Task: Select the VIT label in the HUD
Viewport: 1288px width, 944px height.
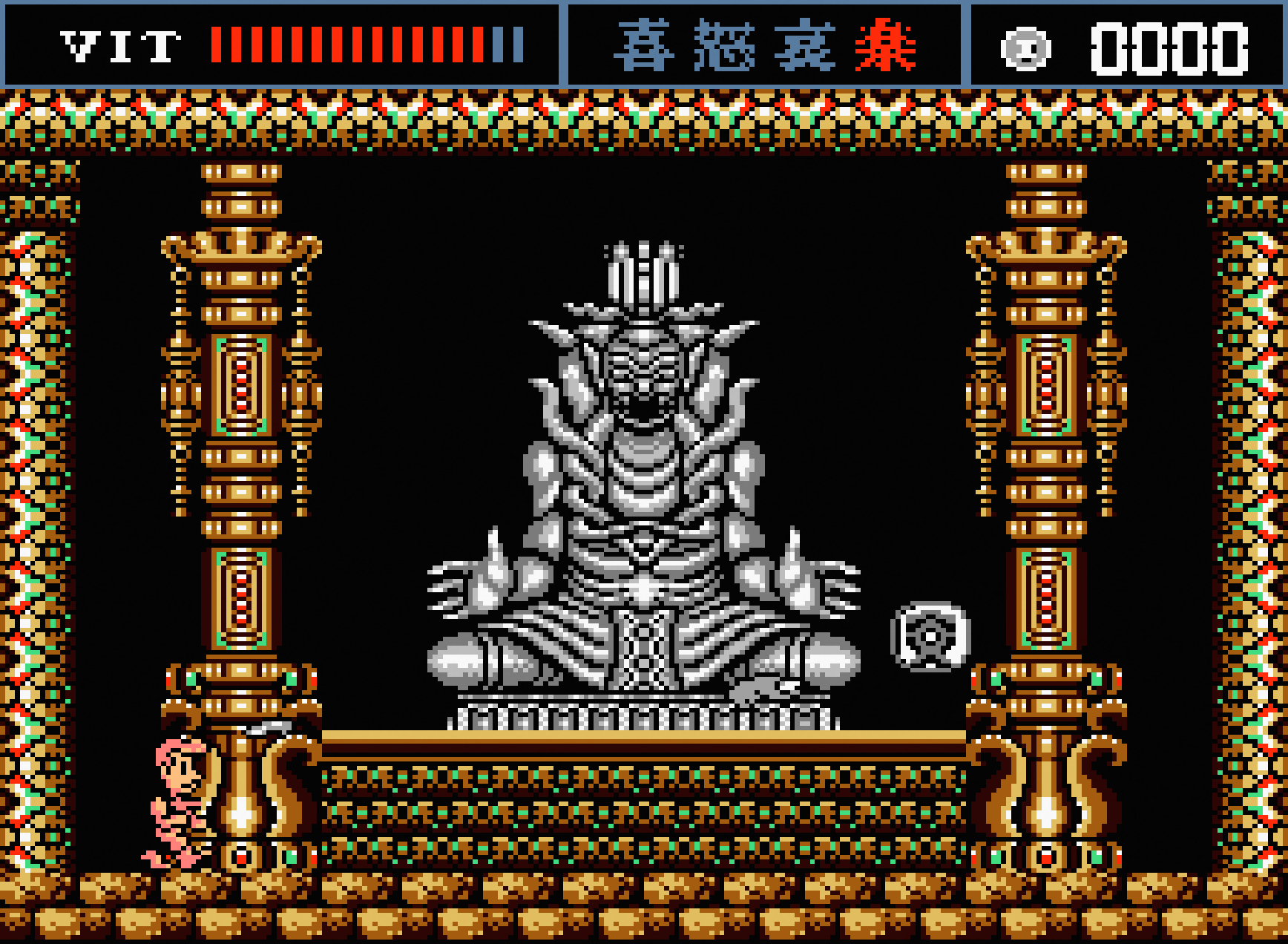Action: tap(119, 46)
